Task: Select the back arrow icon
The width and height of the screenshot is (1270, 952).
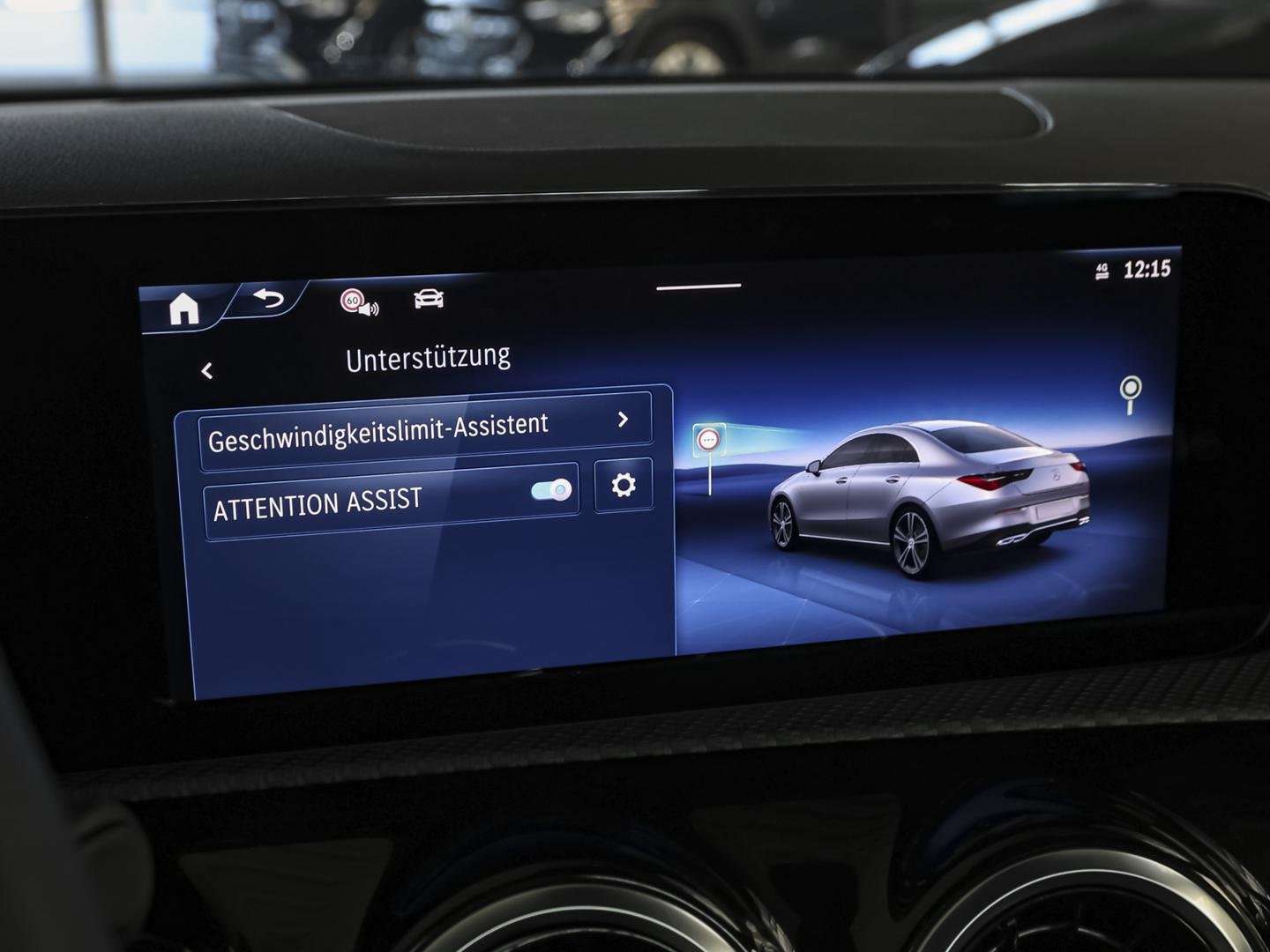Action: pyautogui.click(x=265, y=300)
